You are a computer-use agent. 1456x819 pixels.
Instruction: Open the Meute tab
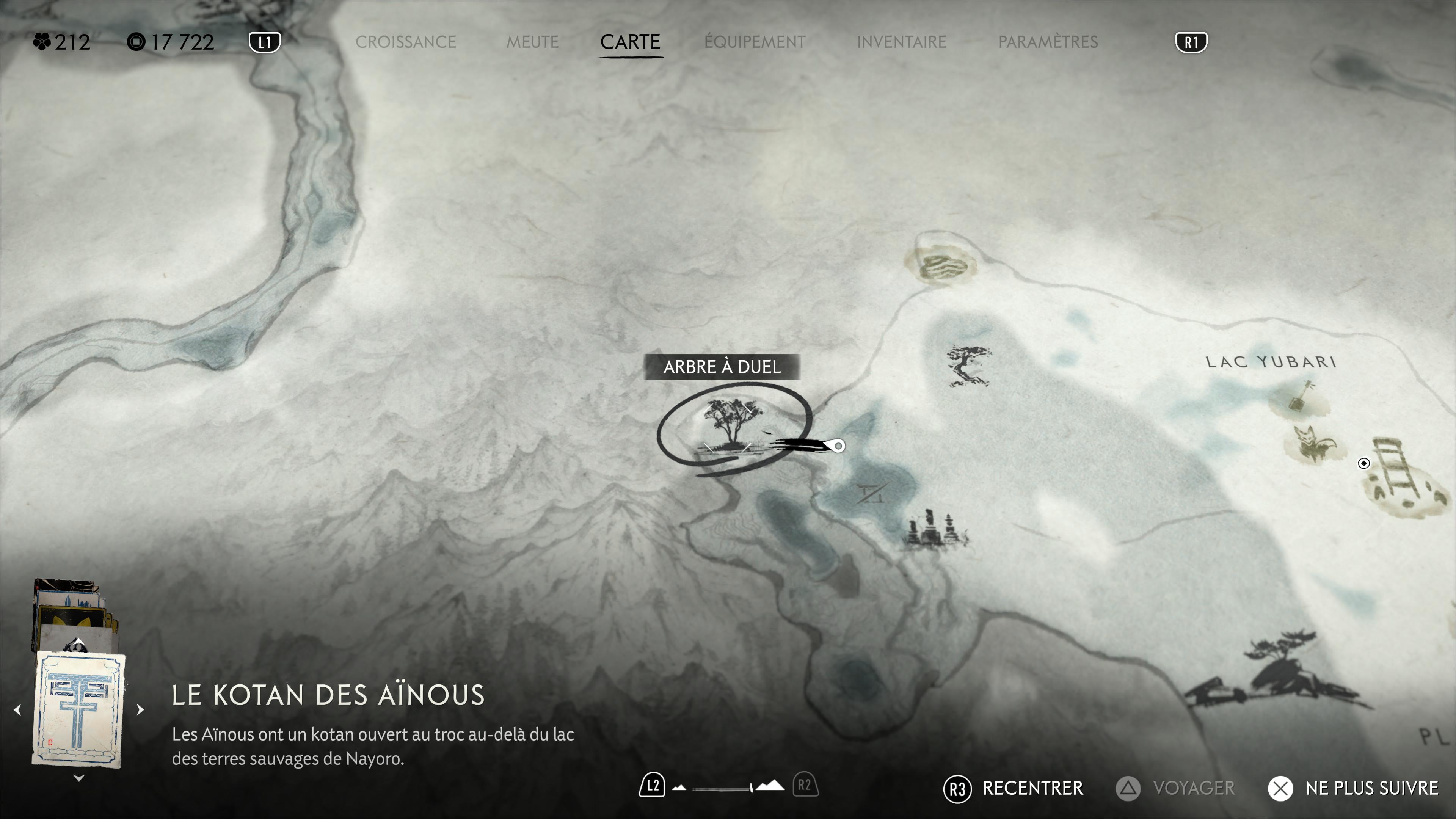532,42
